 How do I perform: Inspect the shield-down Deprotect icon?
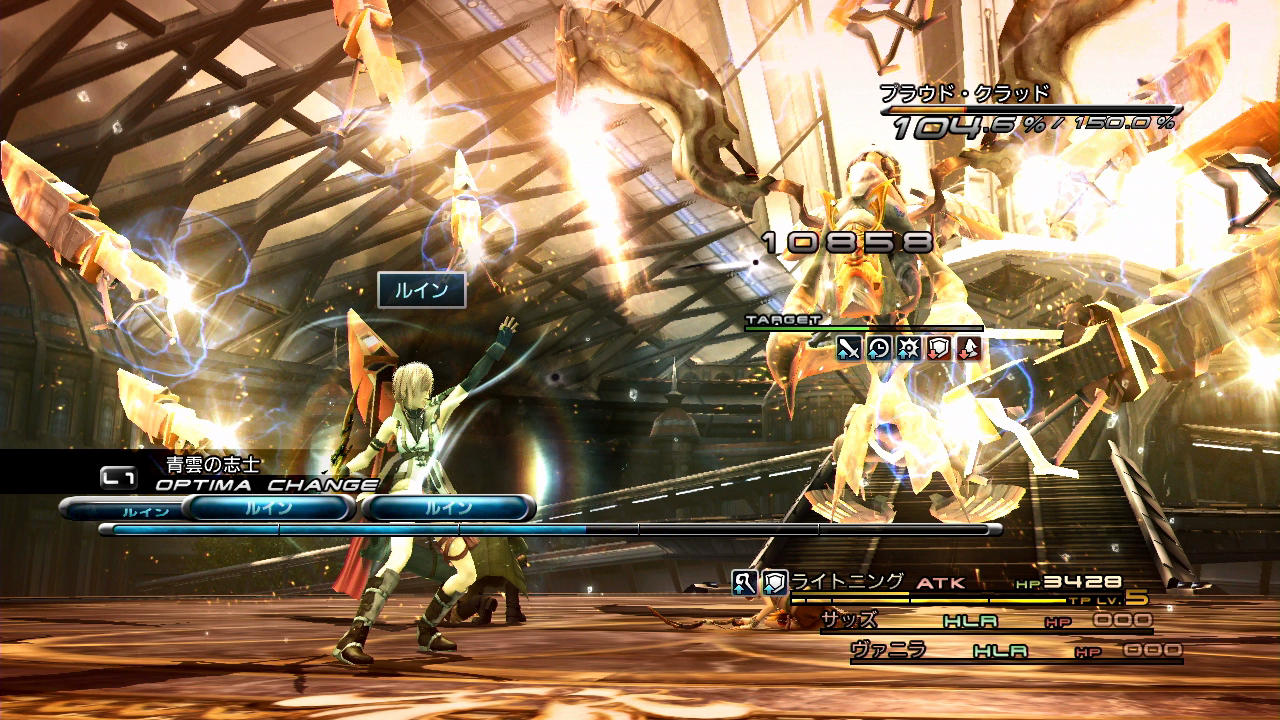coord(939,348)
